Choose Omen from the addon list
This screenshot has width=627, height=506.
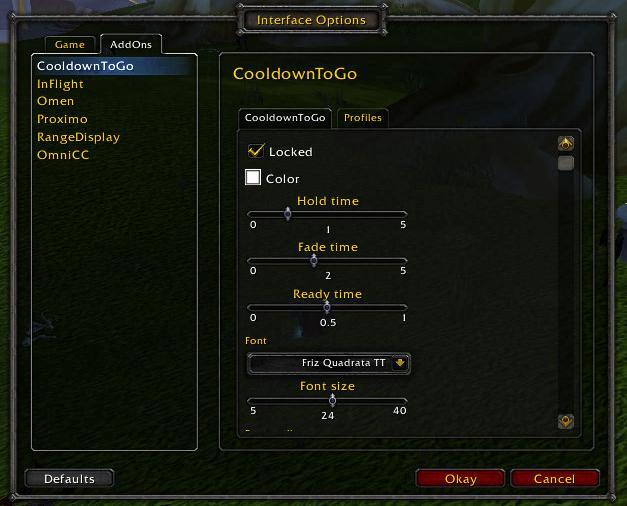coord(55,102)
